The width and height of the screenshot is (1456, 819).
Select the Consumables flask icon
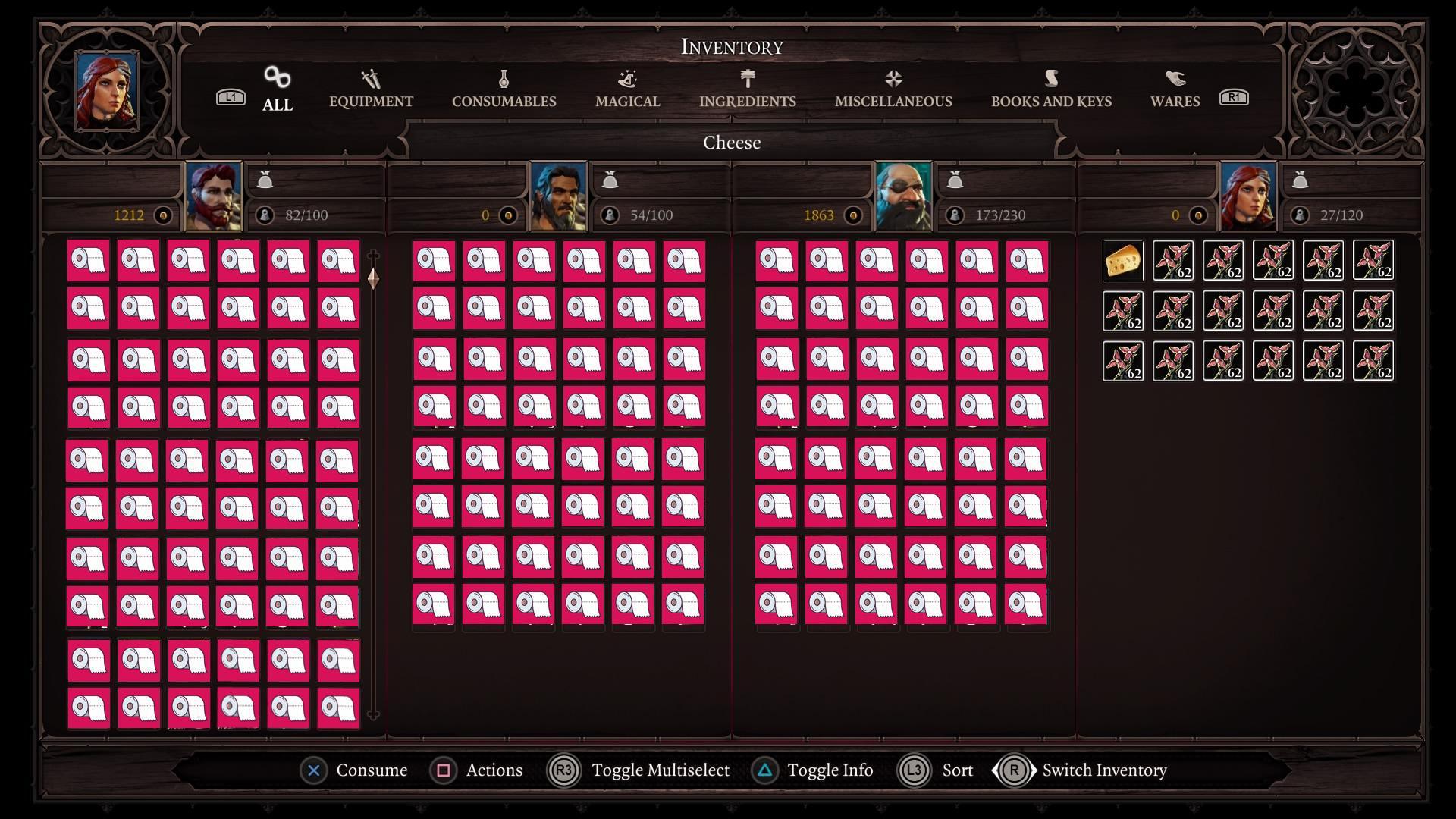pyautogui.click(x=503, y=78)
